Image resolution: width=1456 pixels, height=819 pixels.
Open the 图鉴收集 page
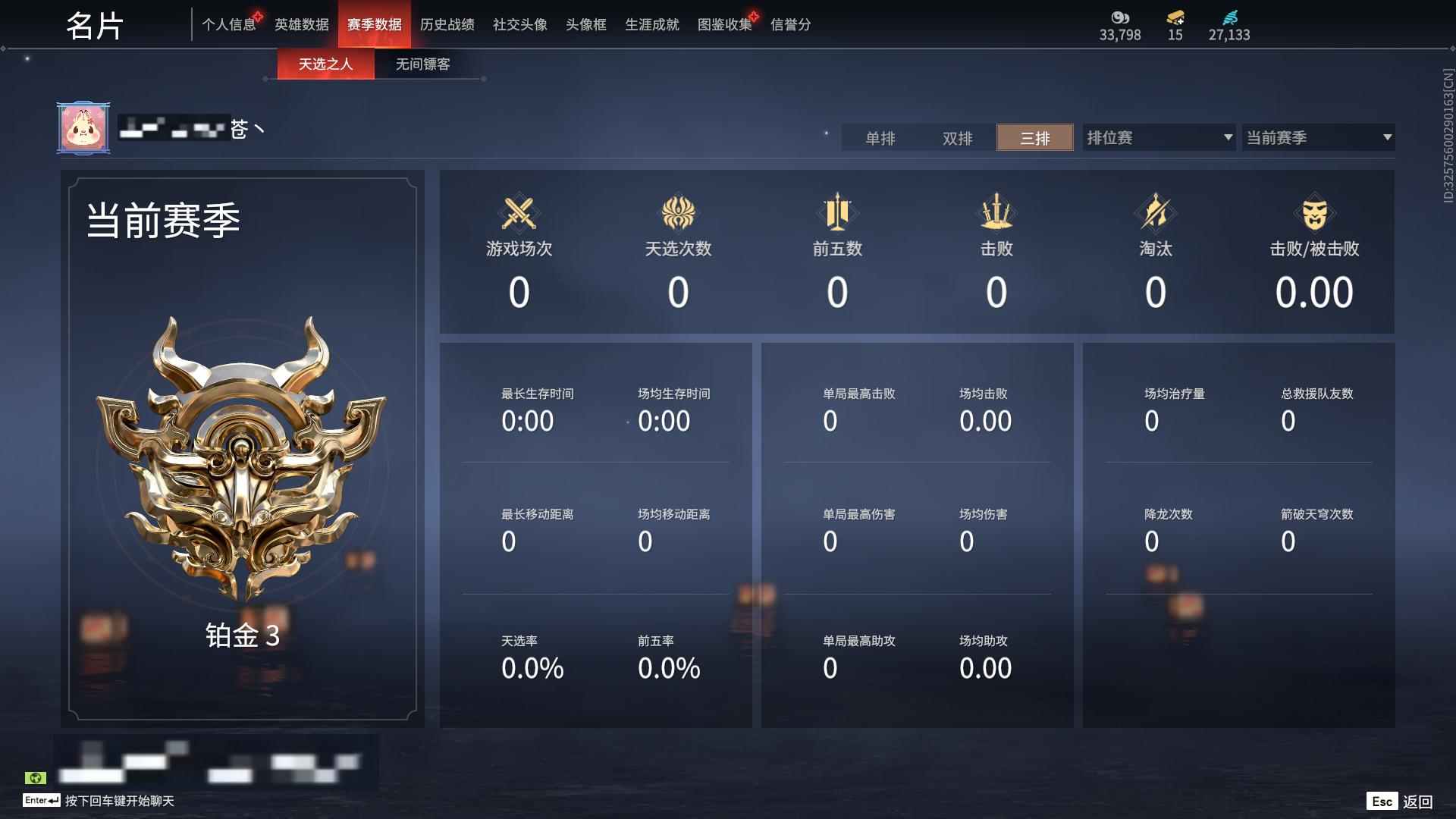pyautogui.click(x=724, y=24)
